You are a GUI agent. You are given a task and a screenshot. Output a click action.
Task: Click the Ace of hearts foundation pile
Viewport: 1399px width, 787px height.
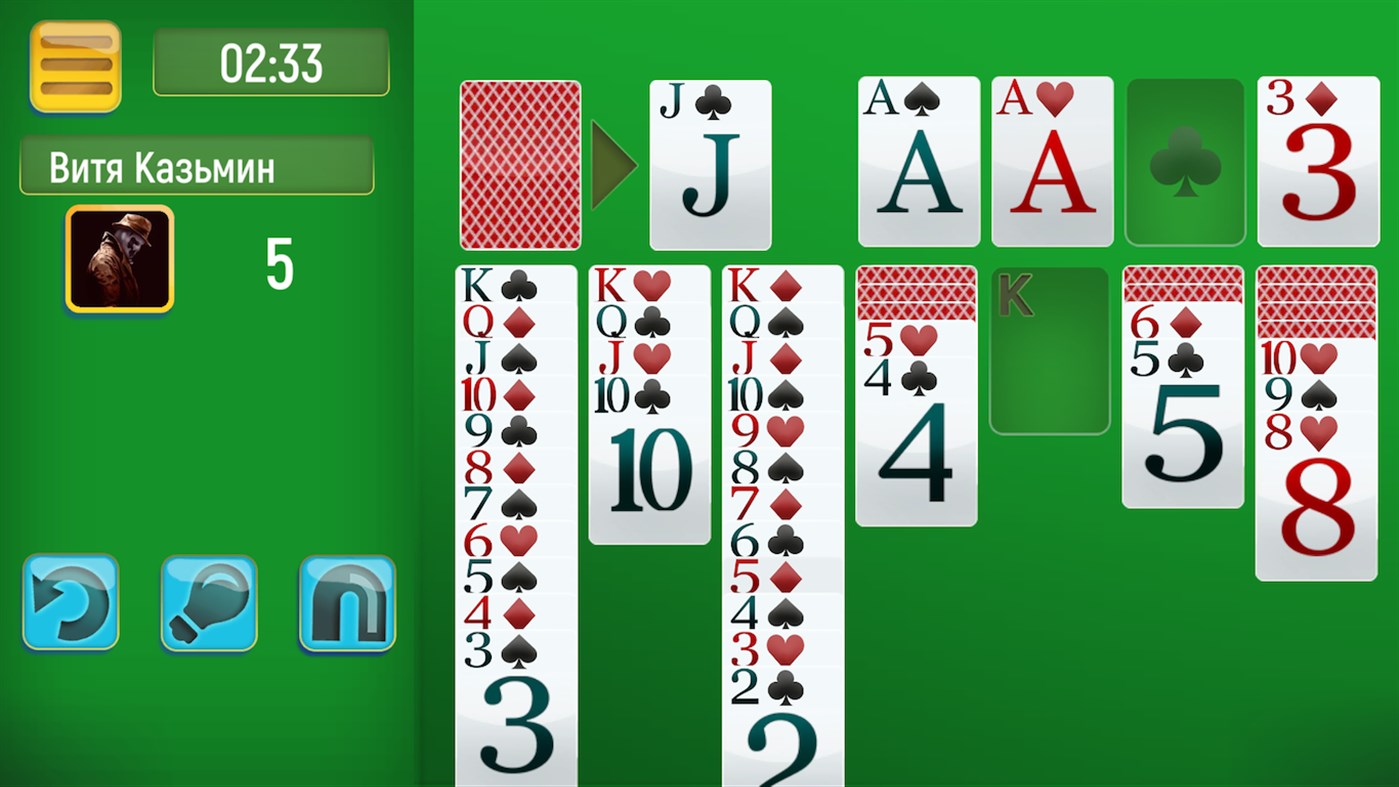click(x=1051, y=162)
